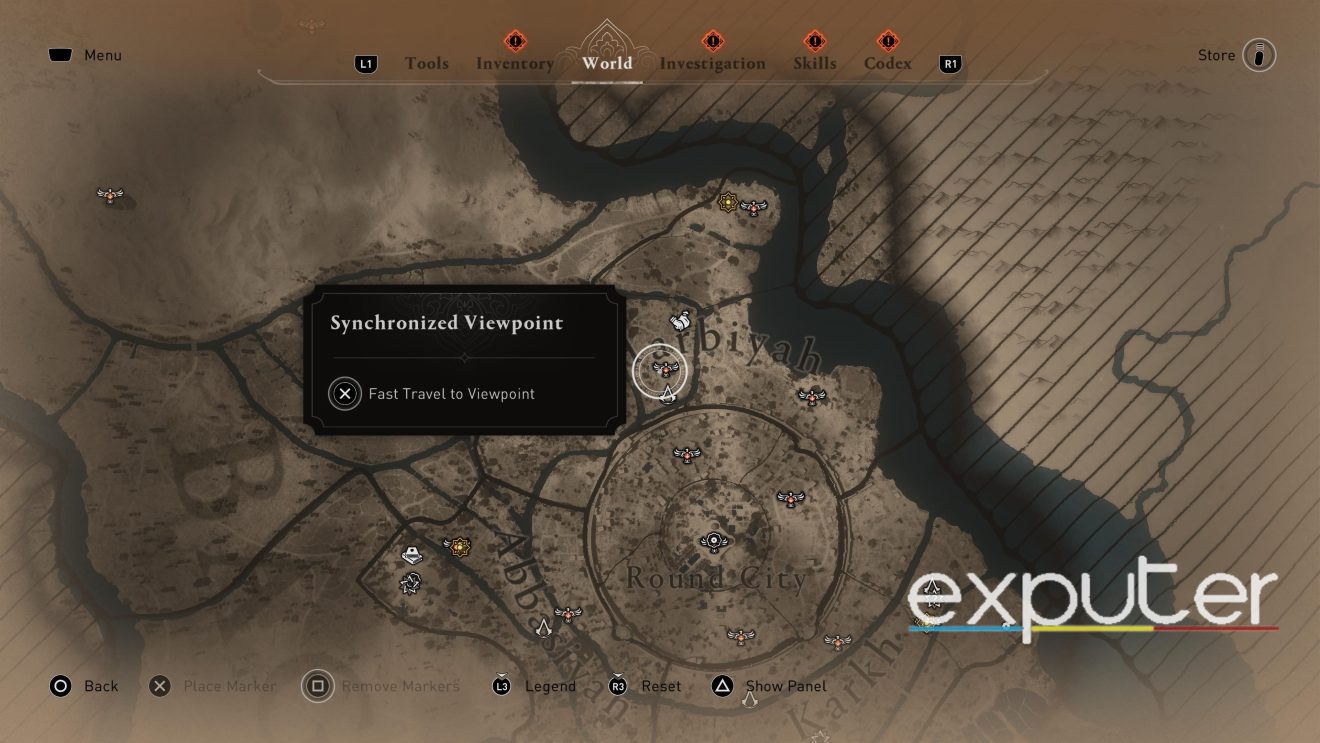Click the viewpoint eagle icon southeast of Round City
This screenshot has height=743, width=1320.
pyautogui.click(x=836, y=641)
